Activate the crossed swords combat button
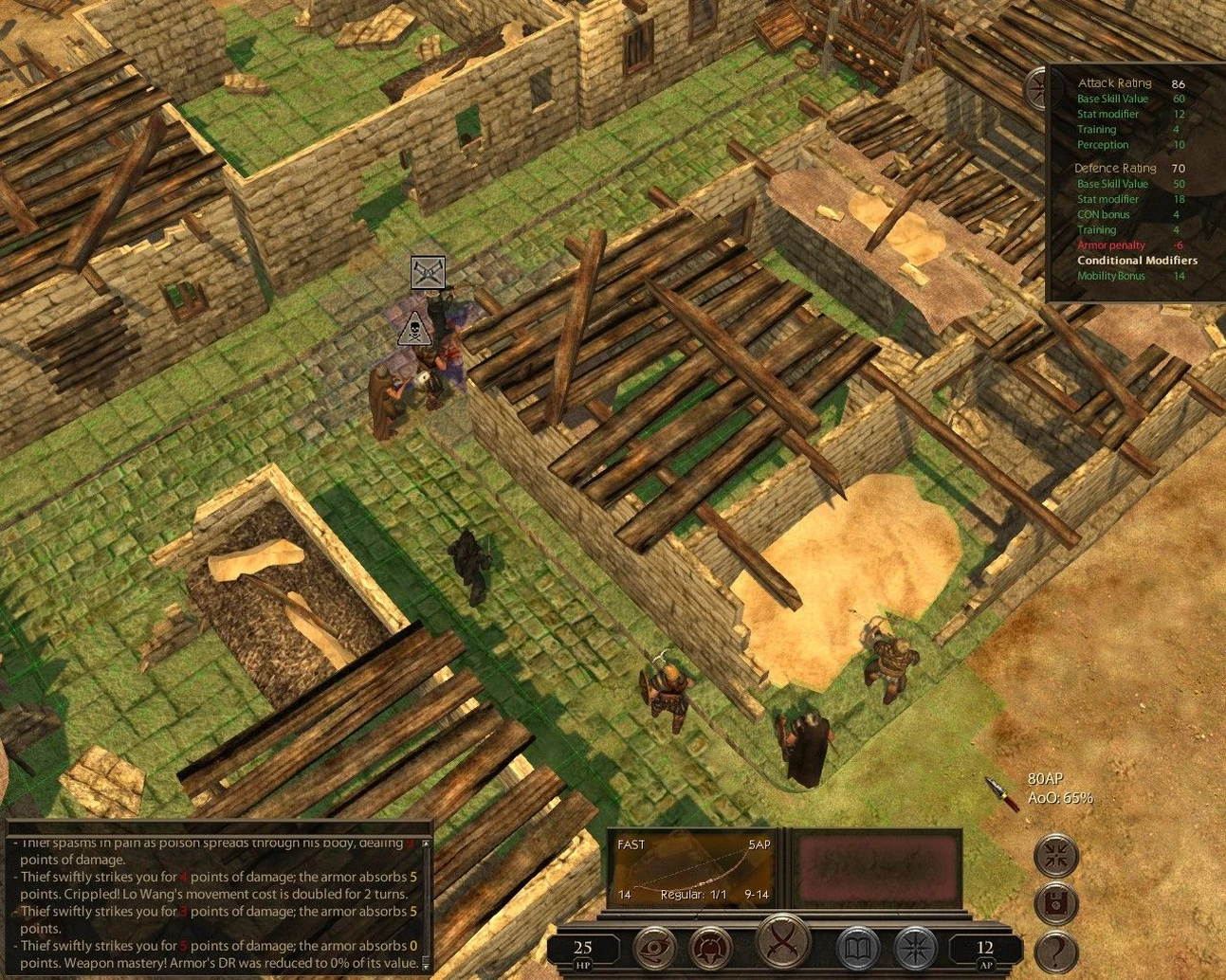This screenshot has width=1226, height=980. pyautogui.click(x=784, y=943)
